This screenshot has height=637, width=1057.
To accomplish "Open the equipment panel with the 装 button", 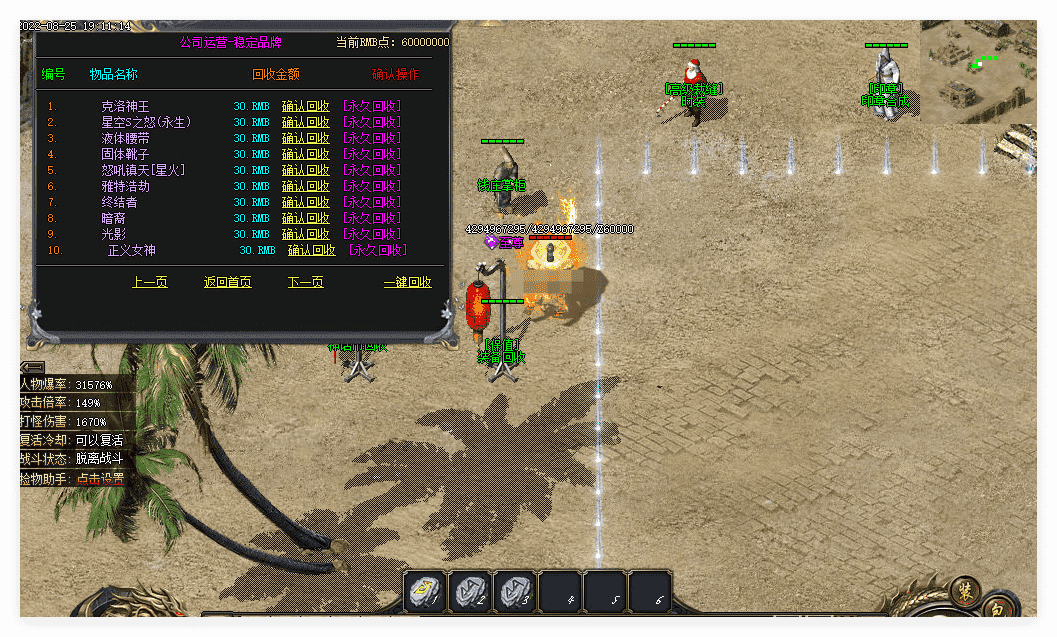I will (965, 589).
